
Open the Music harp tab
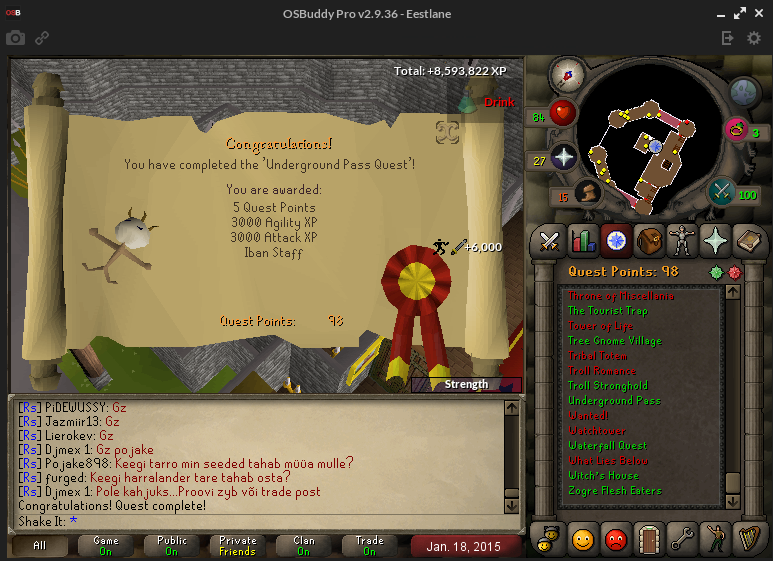748,539
